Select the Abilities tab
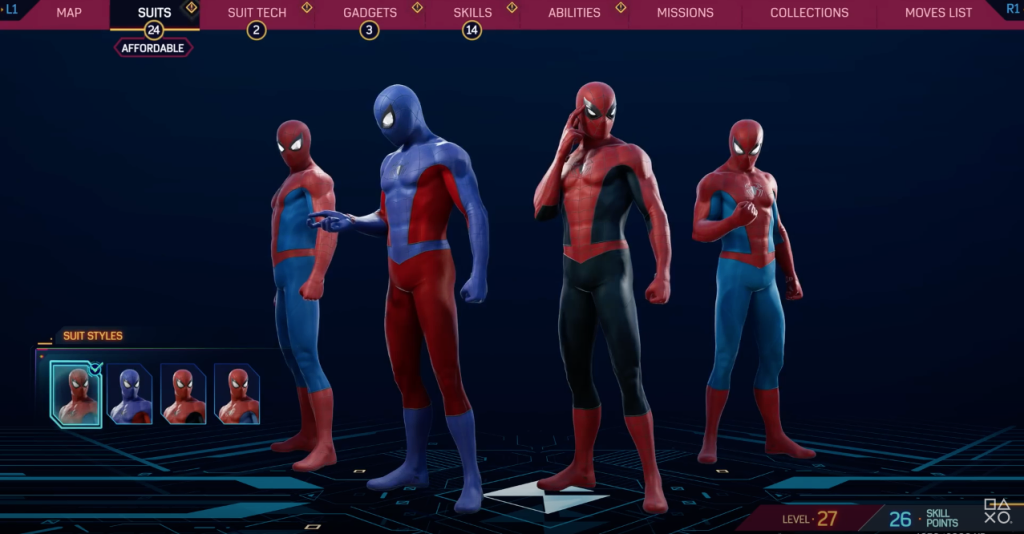This screenshot has height=534, width=1024. click(x=574, y=13)
